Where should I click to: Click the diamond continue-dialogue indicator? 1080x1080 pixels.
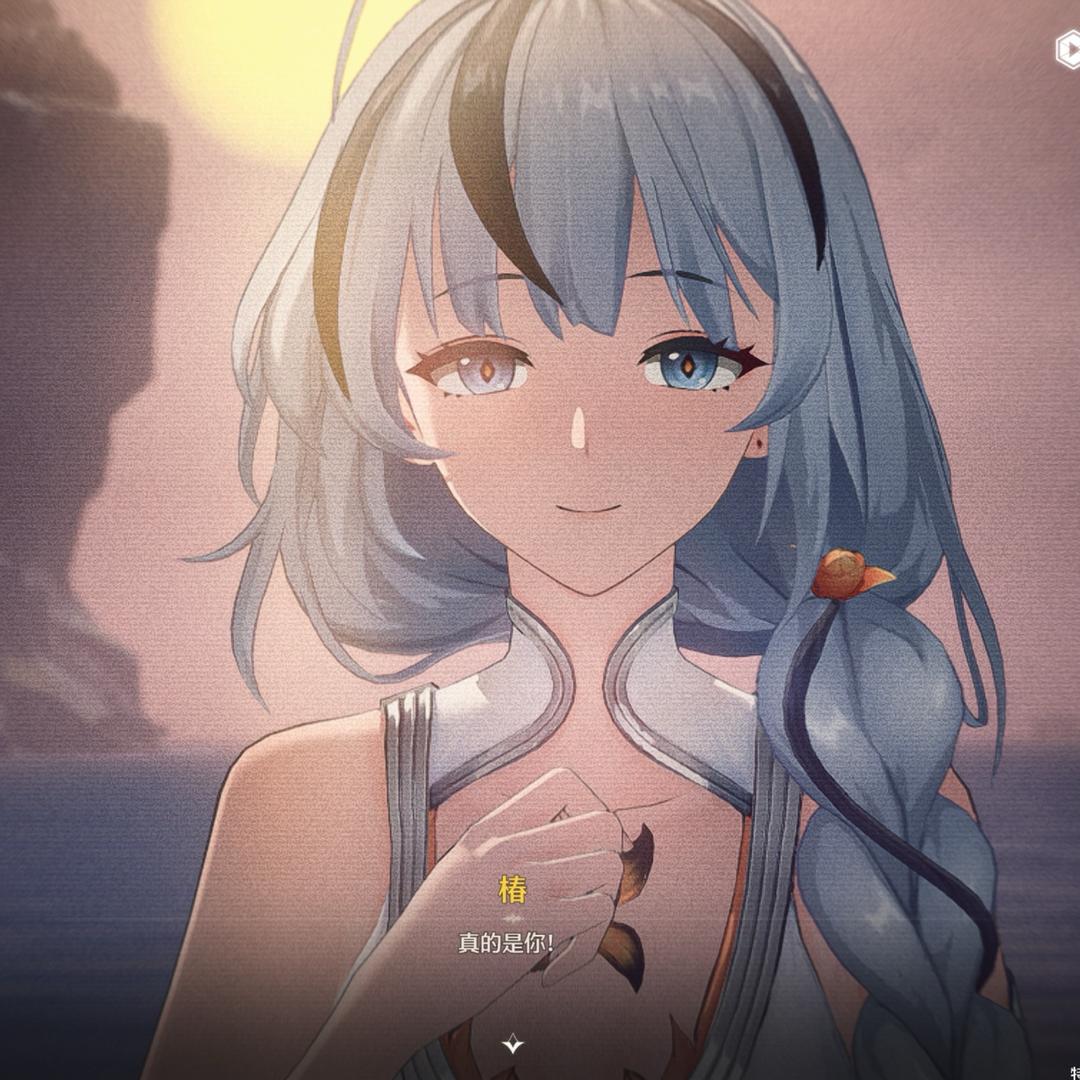[513, 1045]
